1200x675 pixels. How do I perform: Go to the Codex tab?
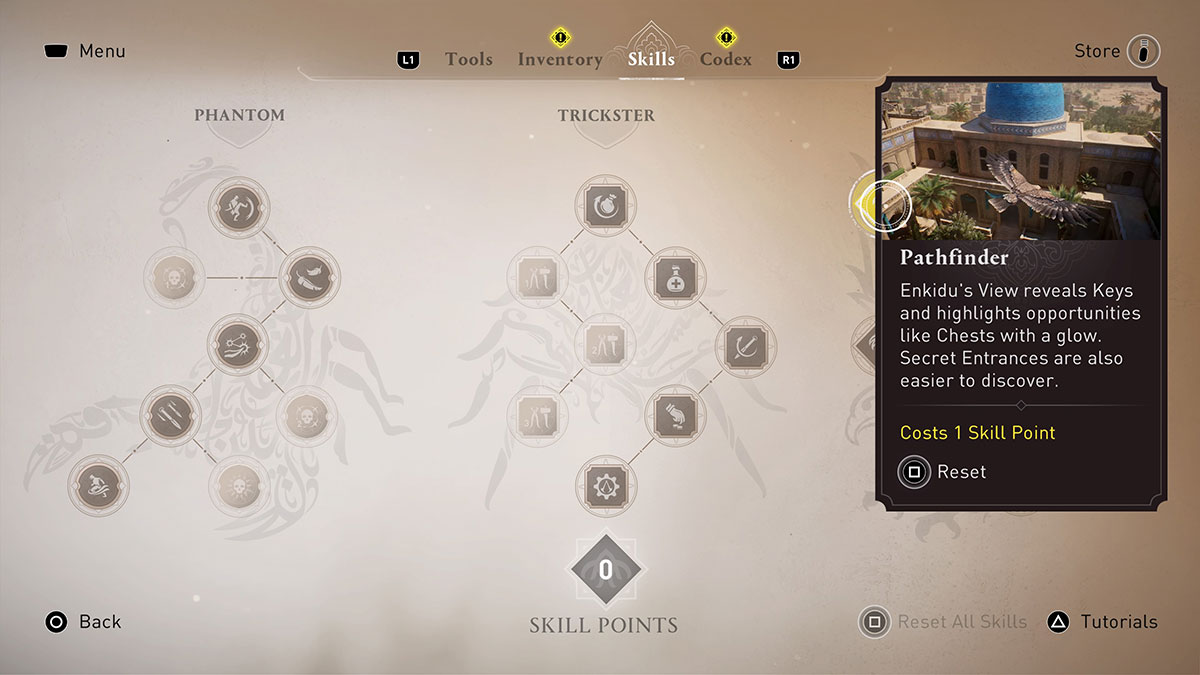725,59
